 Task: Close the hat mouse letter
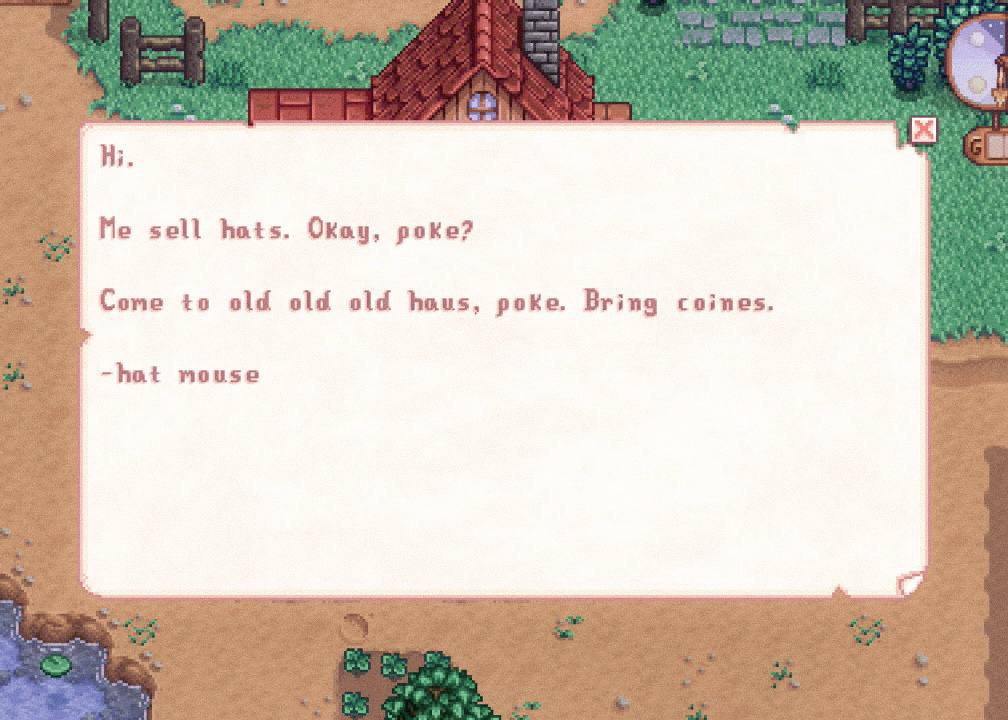923,129
